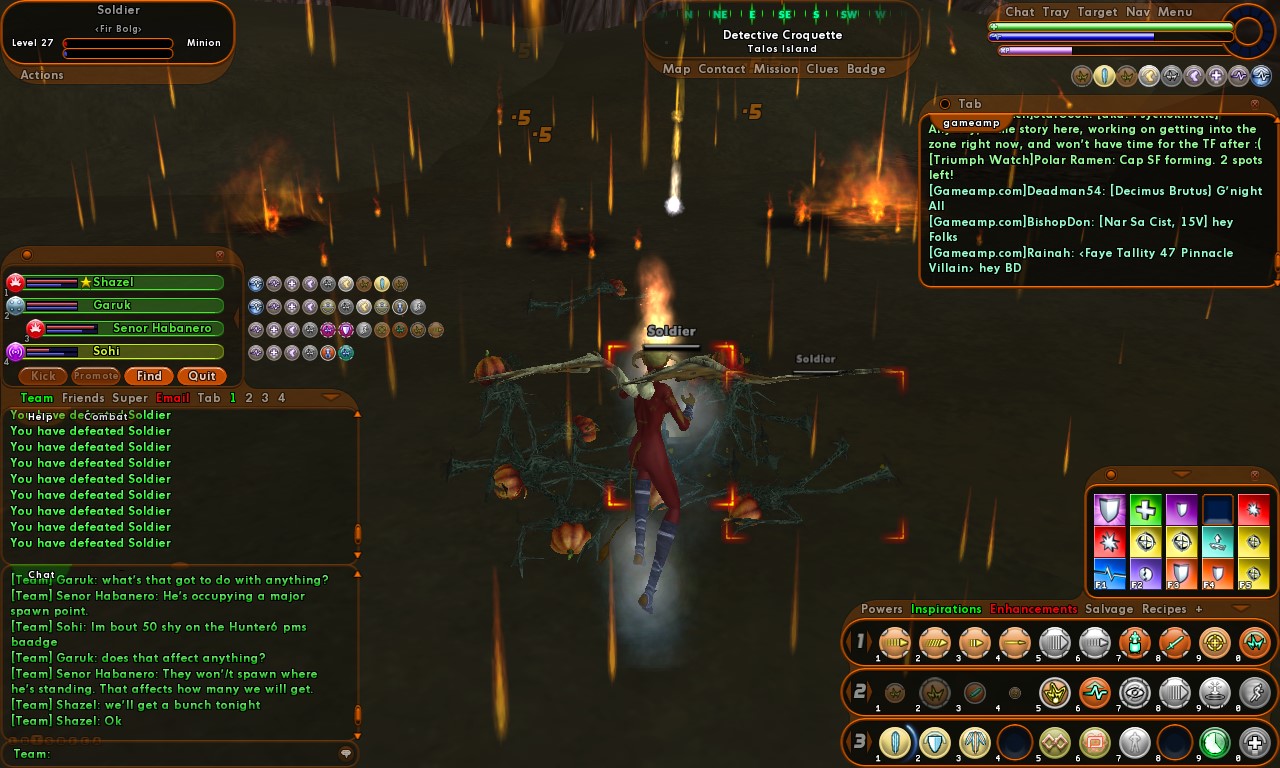Open the Contact window

(x=721, y=69)
